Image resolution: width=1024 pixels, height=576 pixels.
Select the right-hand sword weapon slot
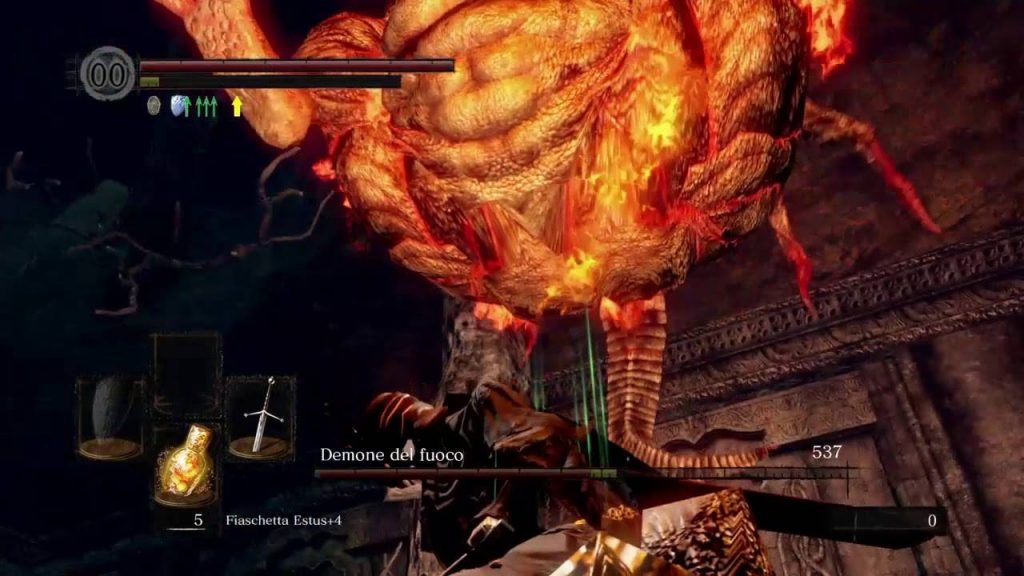(x=260, y=417)
